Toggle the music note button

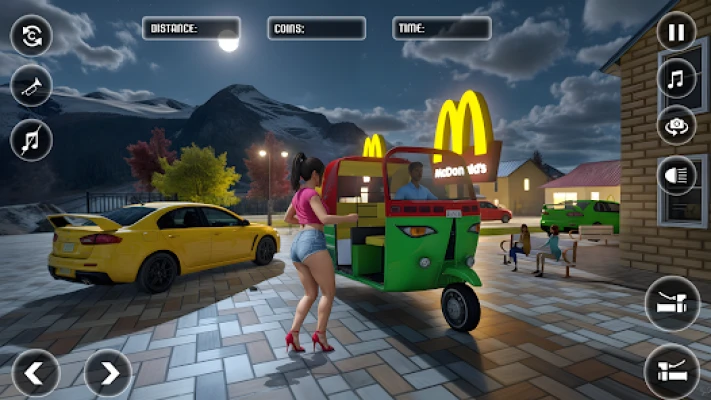676,78
